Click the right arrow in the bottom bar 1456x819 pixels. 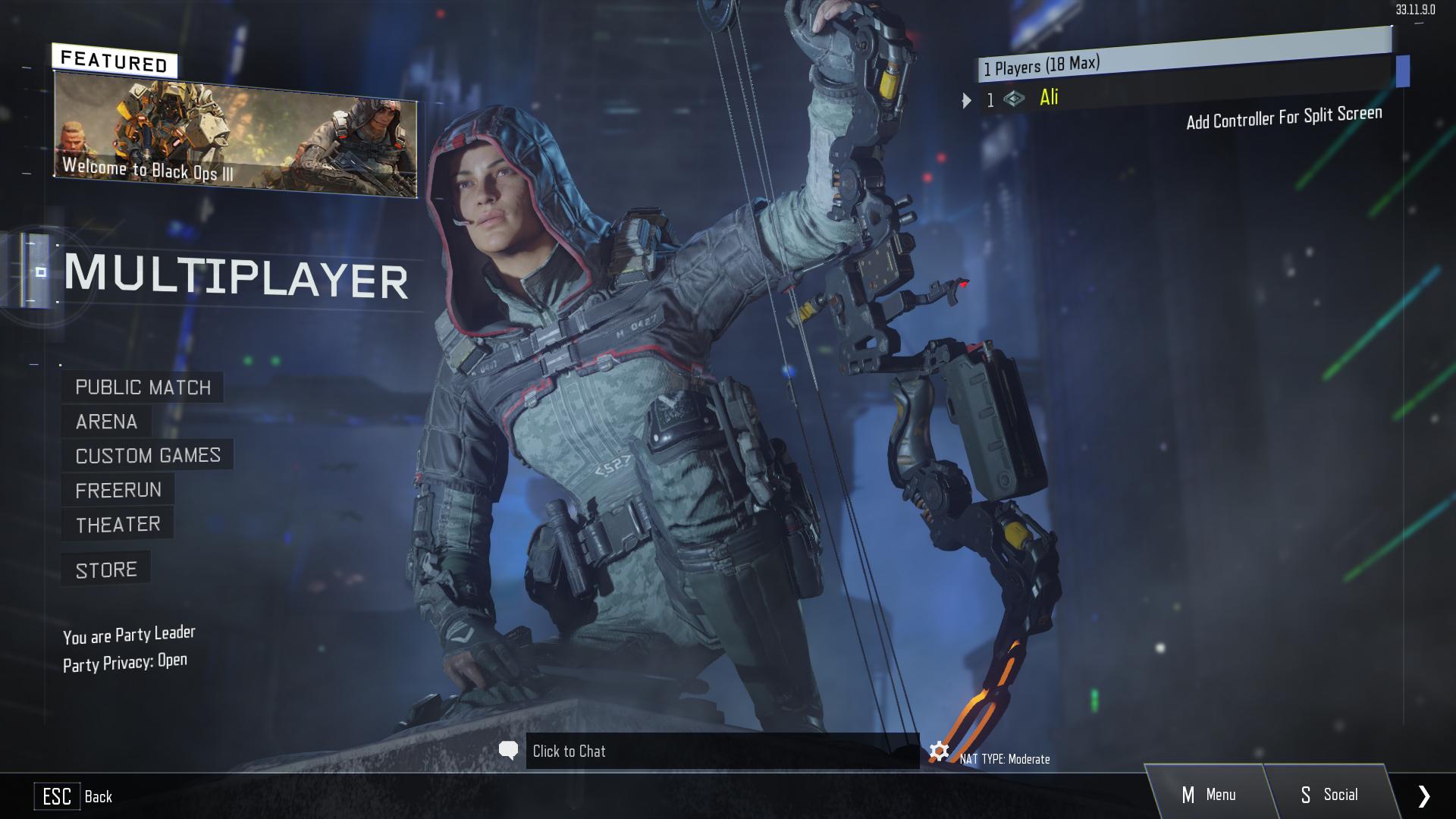click(x=1423, y=795)
